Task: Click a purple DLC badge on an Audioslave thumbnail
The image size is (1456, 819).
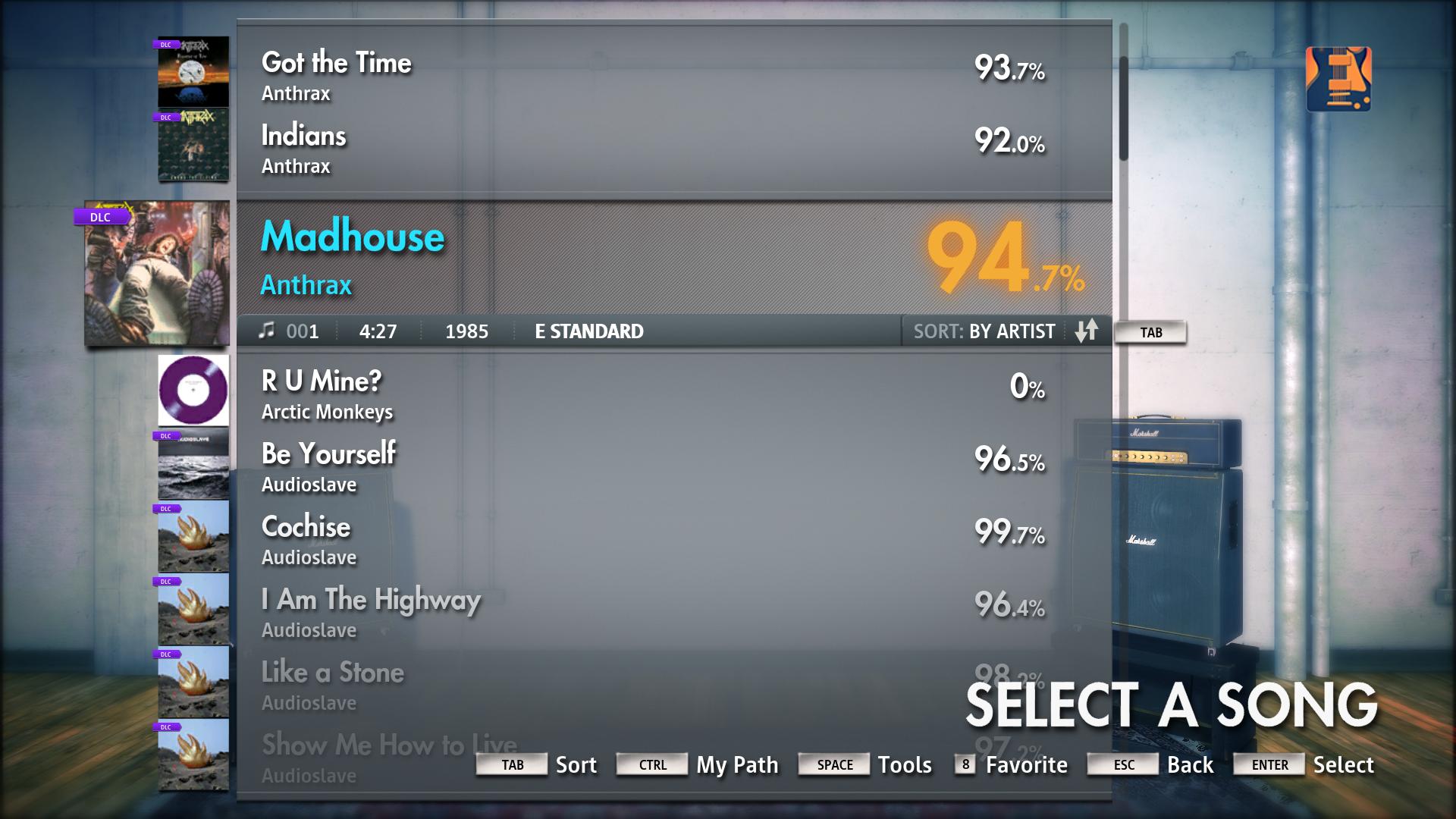Action: (x=168, y=437)
